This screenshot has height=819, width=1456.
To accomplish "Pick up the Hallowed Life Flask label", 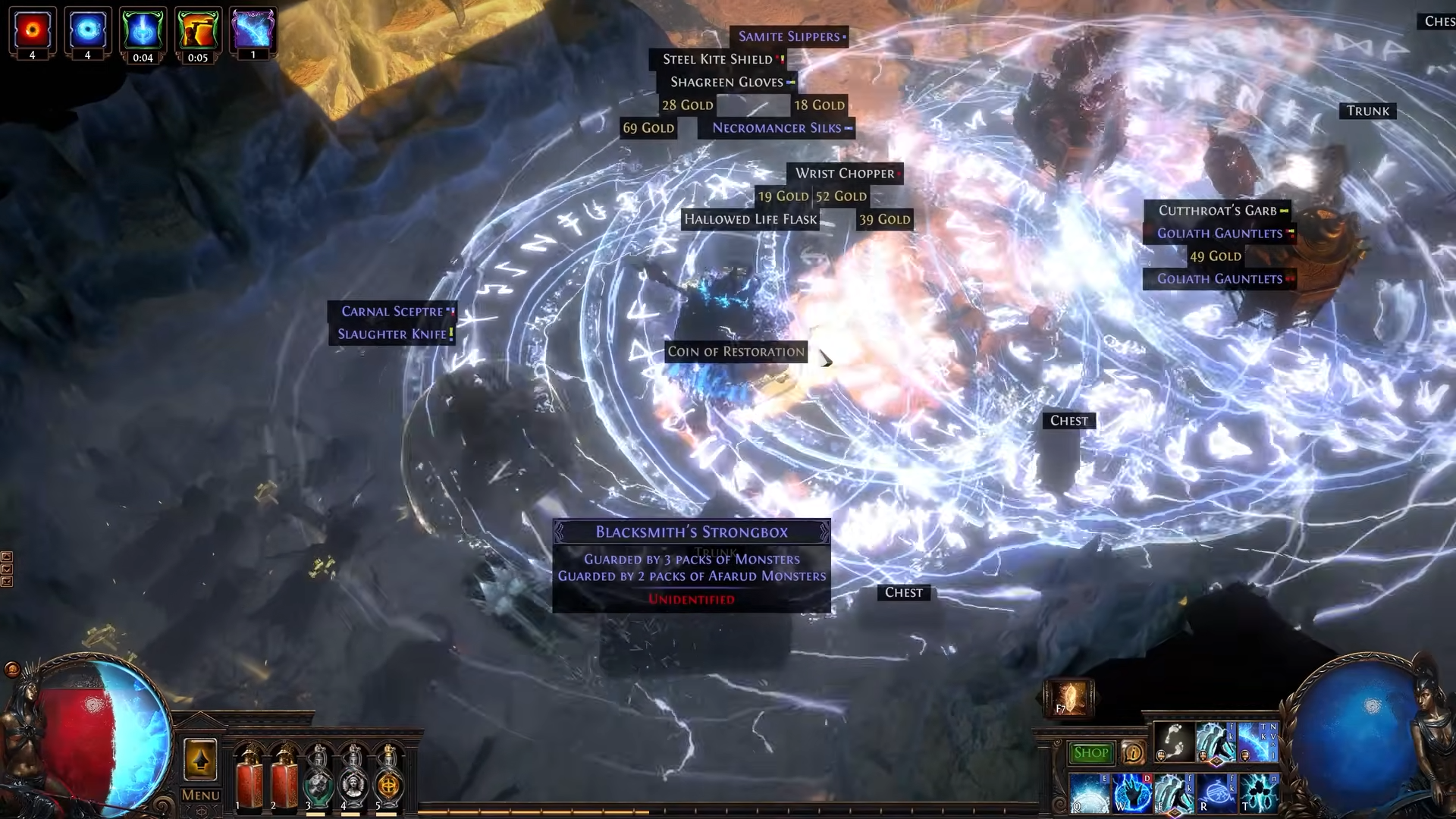I will [750, 220].
